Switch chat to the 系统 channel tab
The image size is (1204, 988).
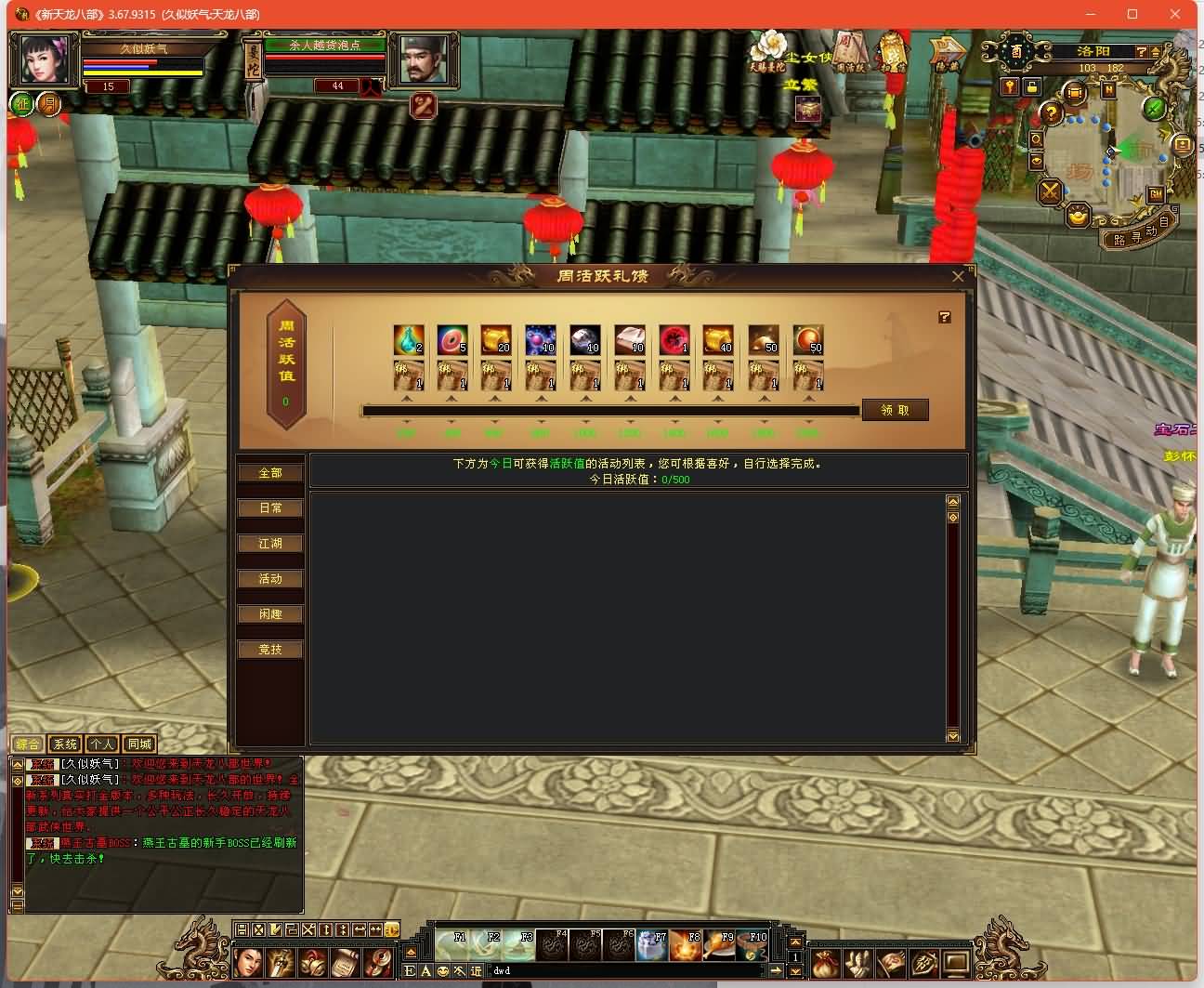[65, 744]
